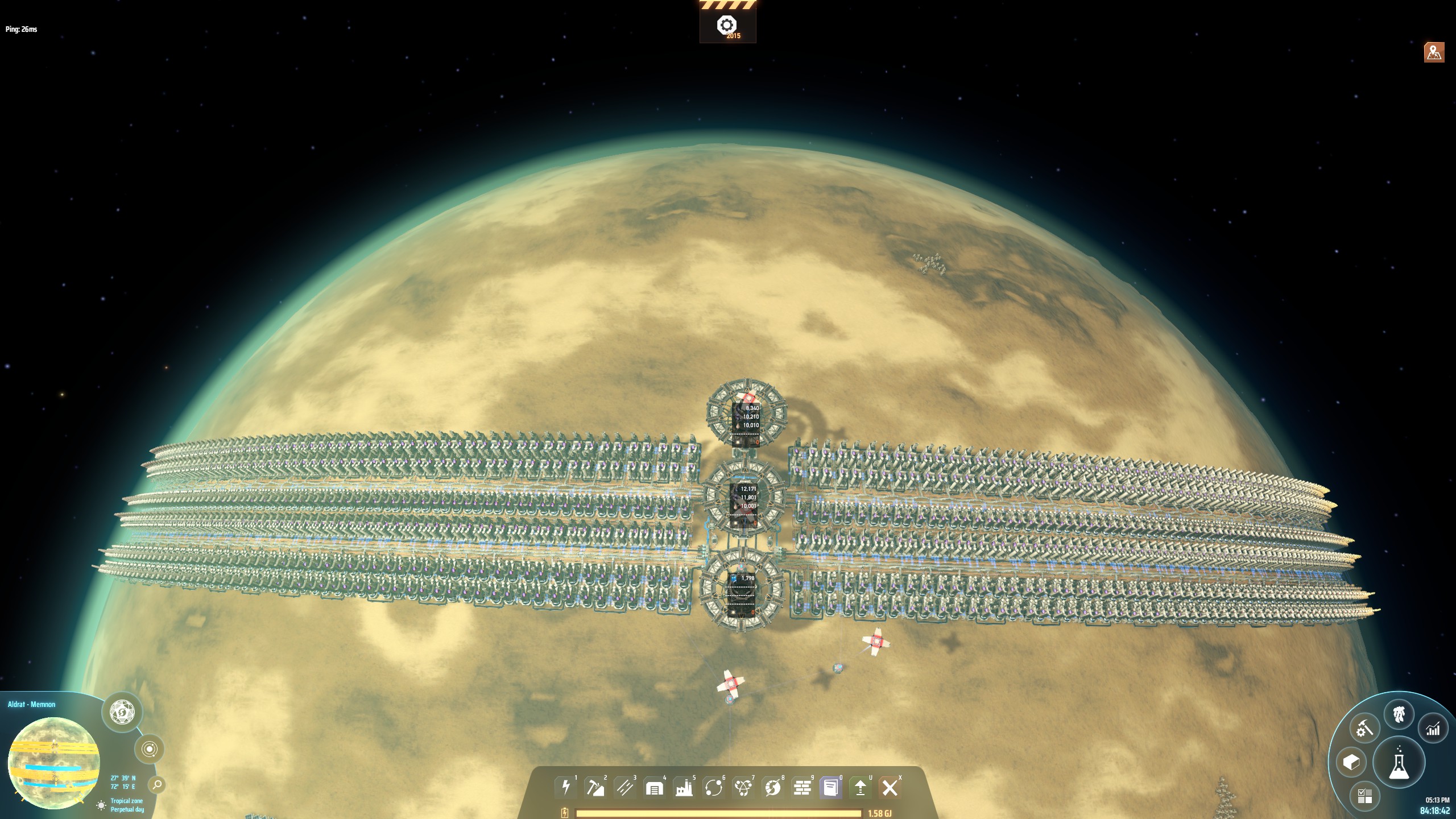Viewport: 1456px width, 819px height.
Task: Open the cube inventory panel
Action: pos(1351,762)
